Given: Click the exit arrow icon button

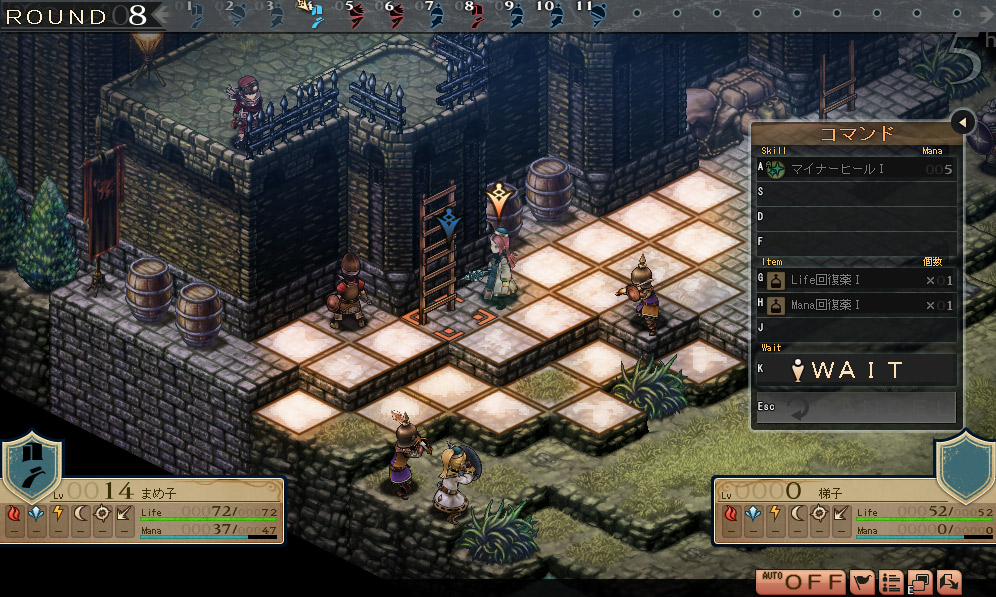Looking at the screenshot, I should coord(949,582).
